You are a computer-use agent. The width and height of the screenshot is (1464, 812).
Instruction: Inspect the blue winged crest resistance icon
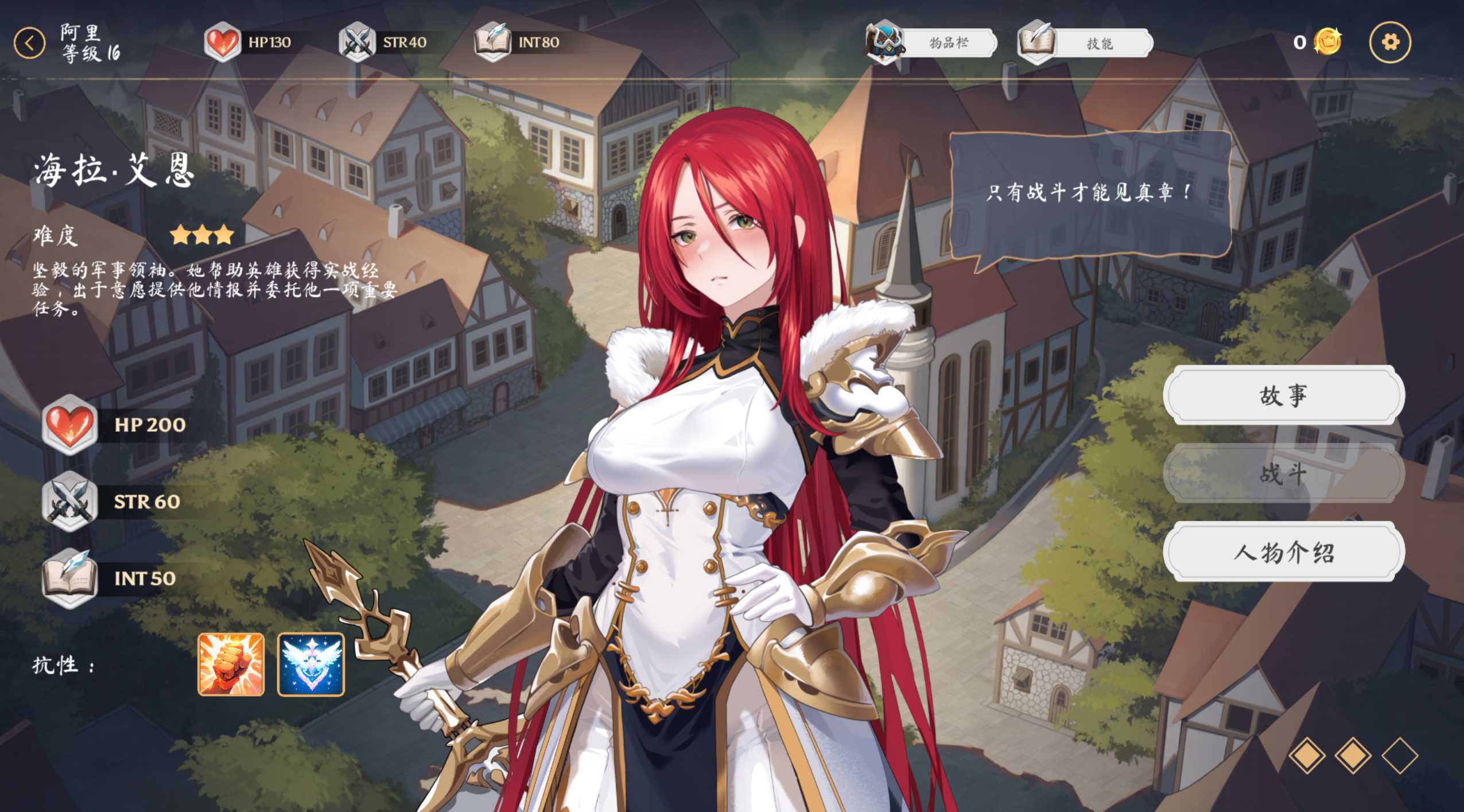tap(311, 665)
